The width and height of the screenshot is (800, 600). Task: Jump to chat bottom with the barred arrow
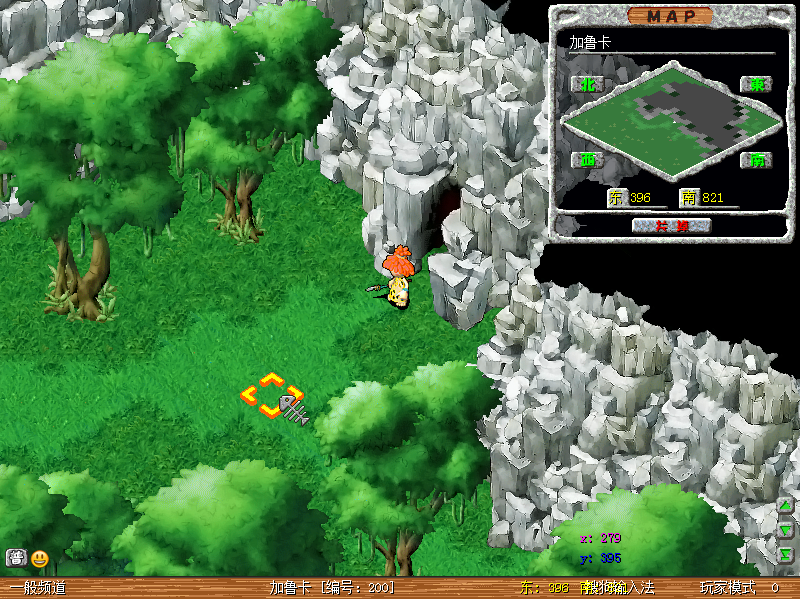(786, 553)
